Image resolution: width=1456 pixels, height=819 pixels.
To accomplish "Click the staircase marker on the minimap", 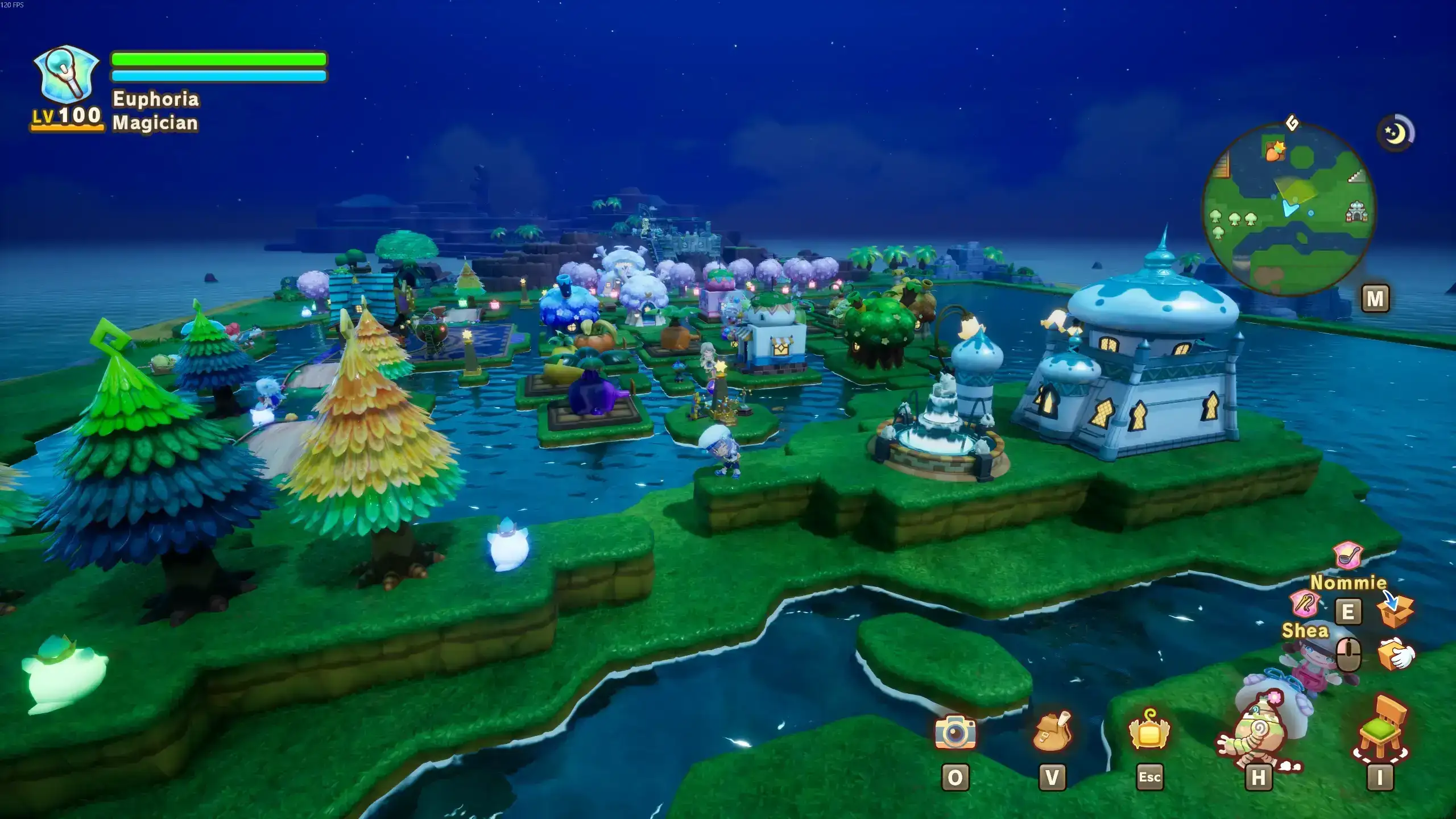I will click(x=1356, y=176).
